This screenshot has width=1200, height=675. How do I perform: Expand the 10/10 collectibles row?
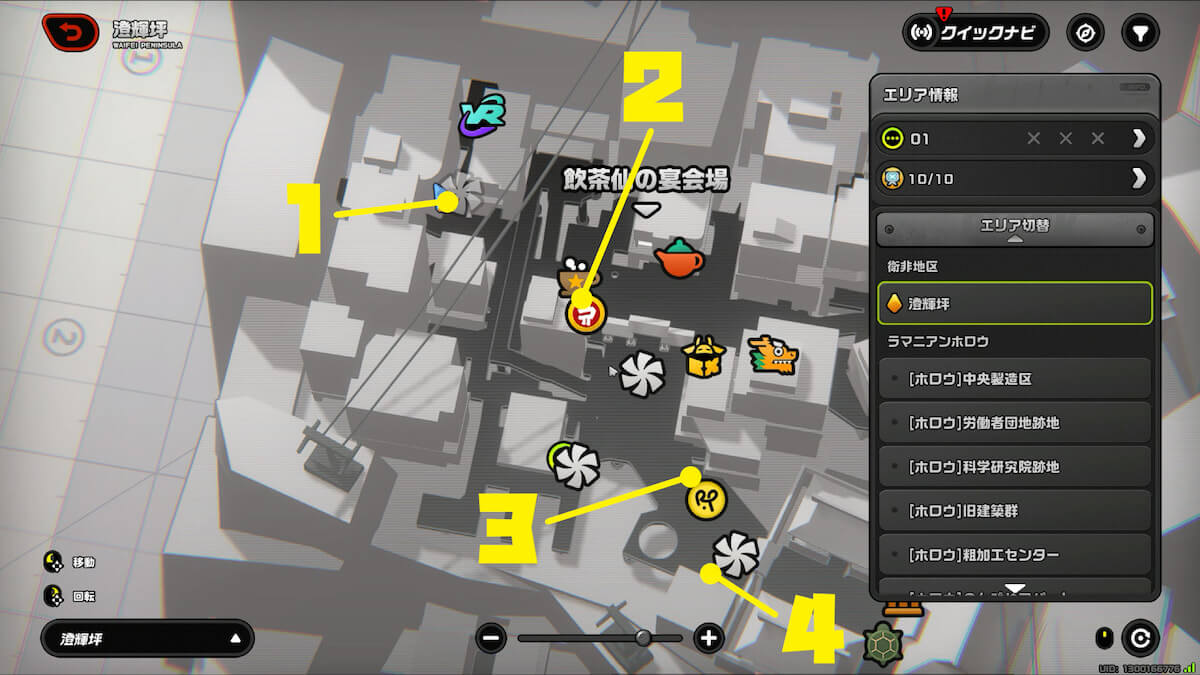tap(1015, 179)
